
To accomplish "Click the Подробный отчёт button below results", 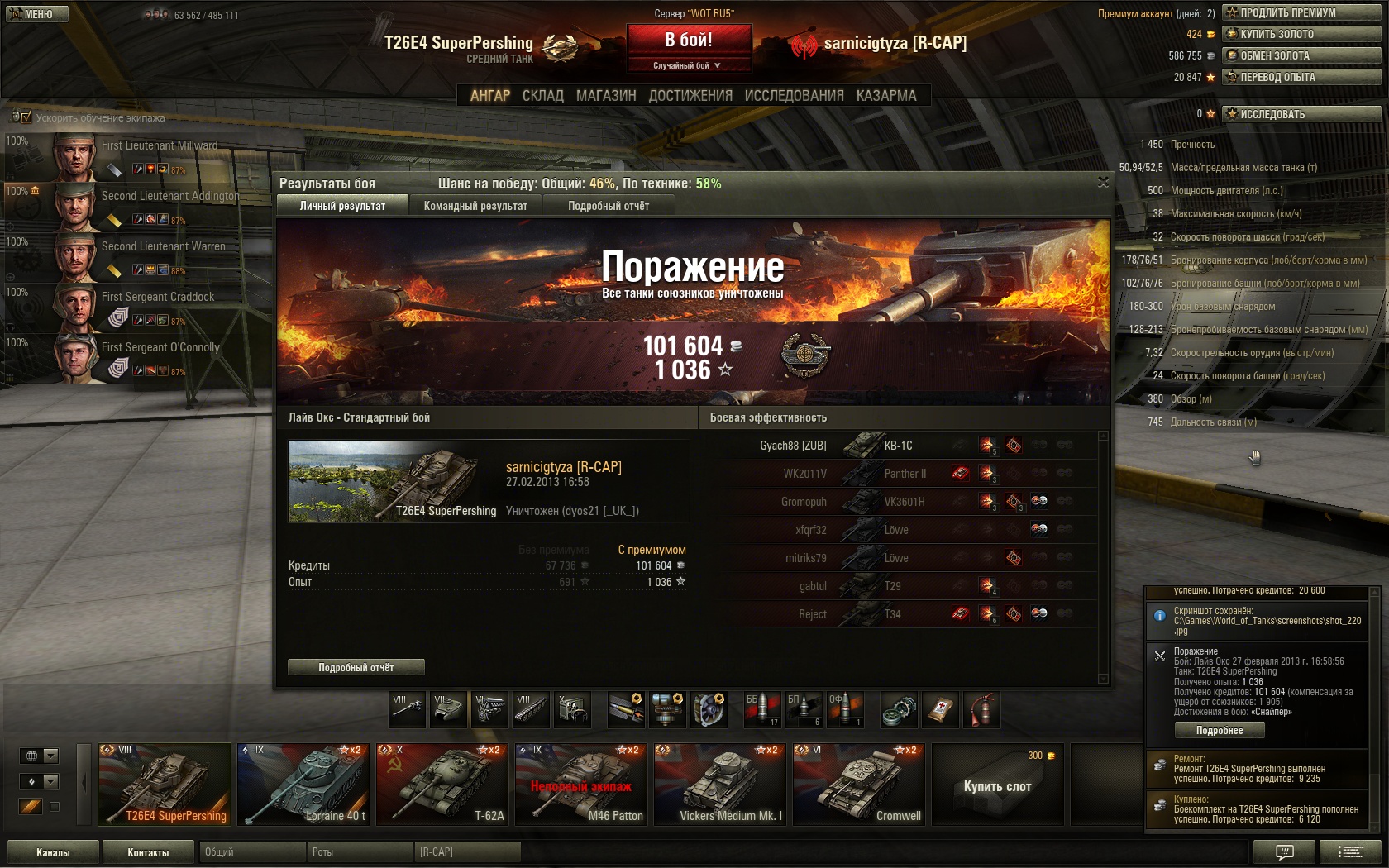I will (356, 667).
